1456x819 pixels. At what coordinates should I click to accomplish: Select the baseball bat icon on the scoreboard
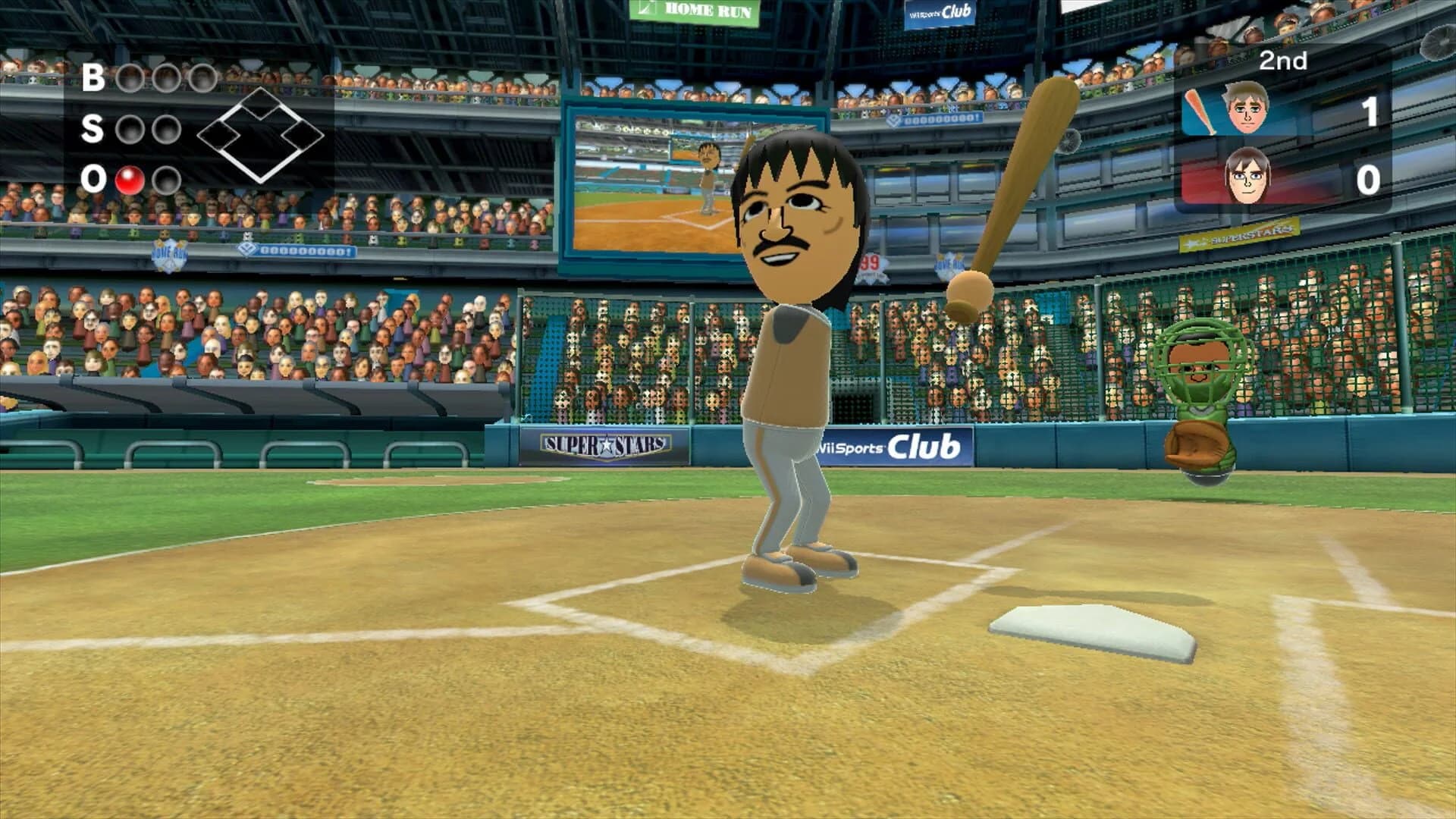tap(1200, 111)
